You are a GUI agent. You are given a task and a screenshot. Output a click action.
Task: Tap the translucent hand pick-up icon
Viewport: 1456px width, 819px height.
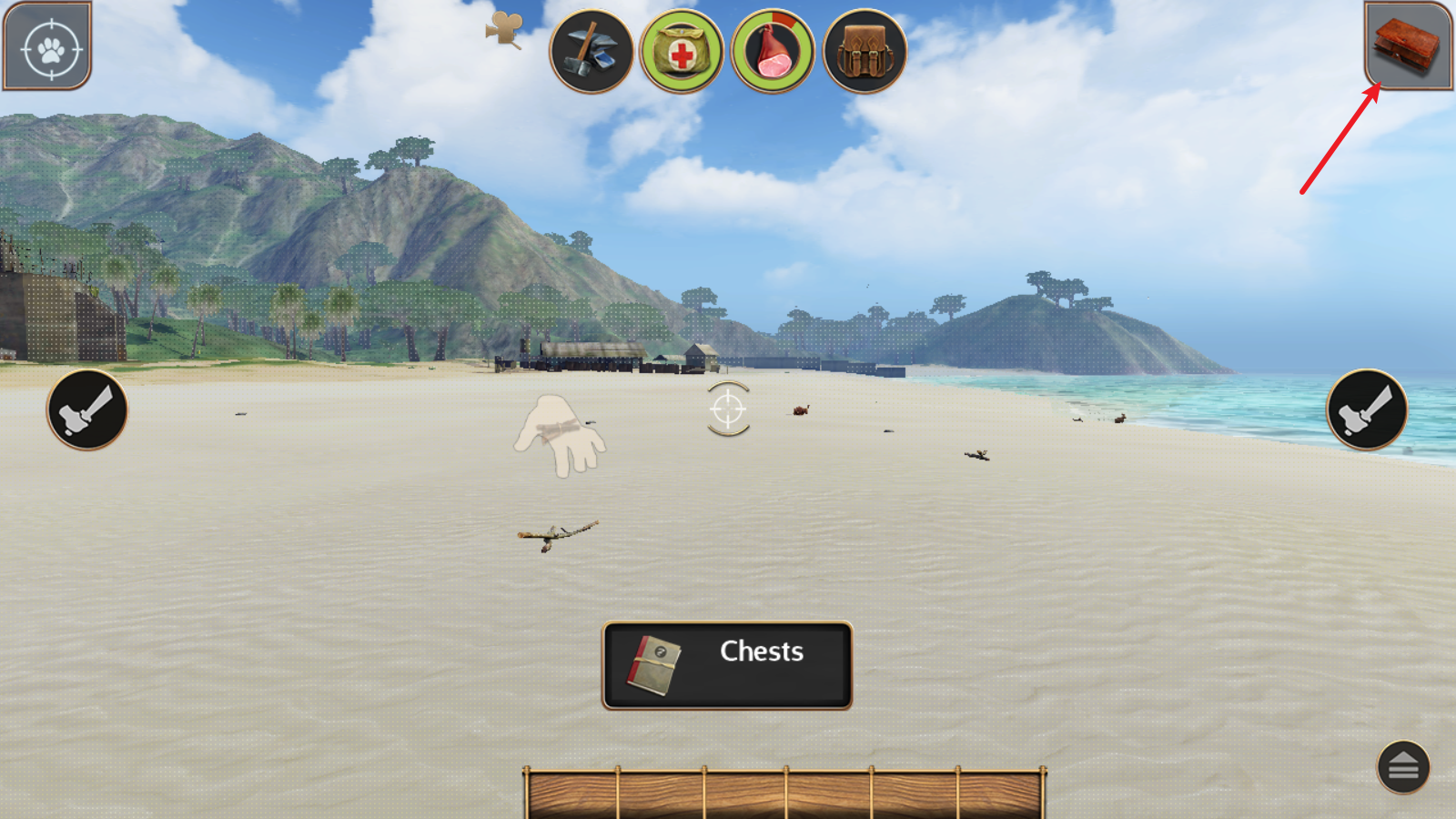tap(560, 435)
